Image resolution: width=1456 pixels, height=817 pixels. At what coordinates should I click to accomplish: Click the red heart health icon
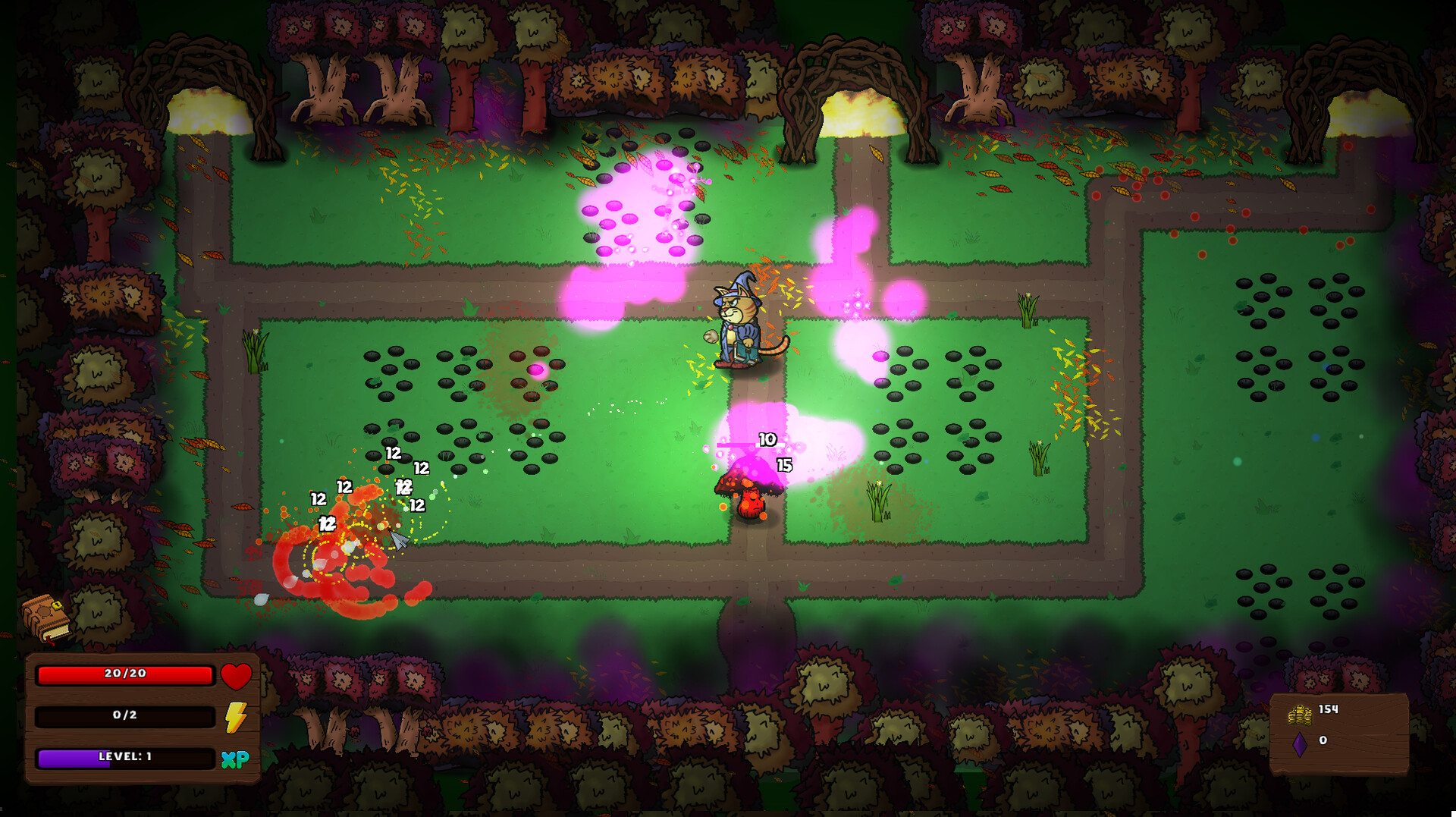(x=237, y=674)
